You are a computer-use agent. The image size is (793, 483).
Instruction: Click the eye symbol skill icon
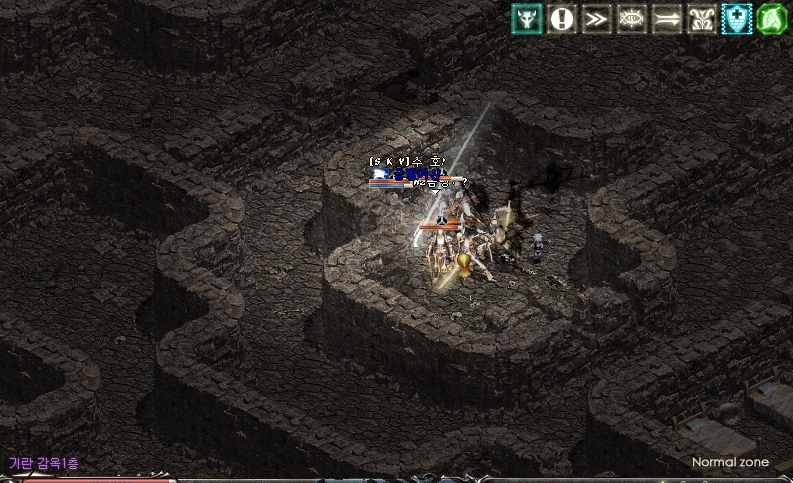click(x=632, y=18)
